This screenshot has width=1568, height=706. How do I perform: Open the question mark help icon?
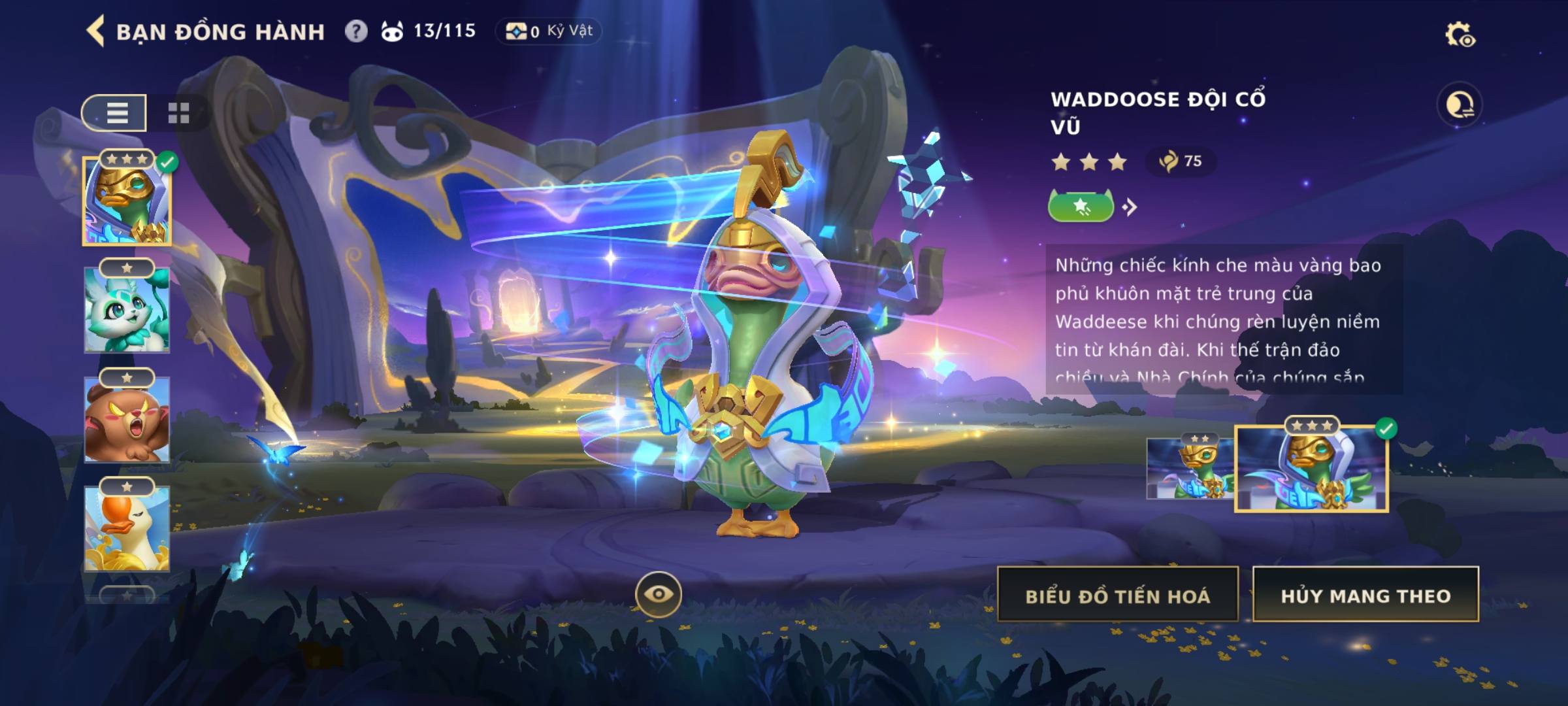pyautogui.click(x=356, y=31)
